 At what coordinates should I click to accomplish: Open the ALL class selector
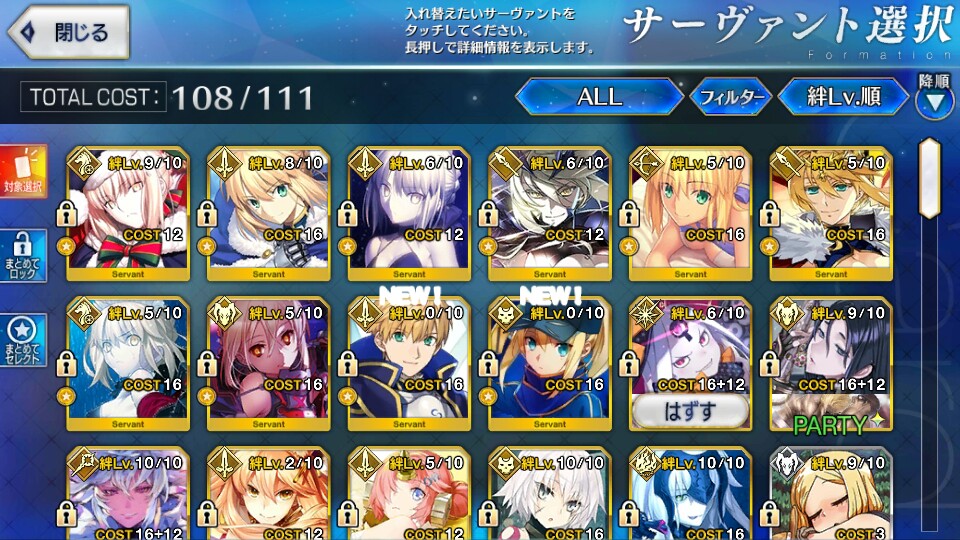(599, 97)
